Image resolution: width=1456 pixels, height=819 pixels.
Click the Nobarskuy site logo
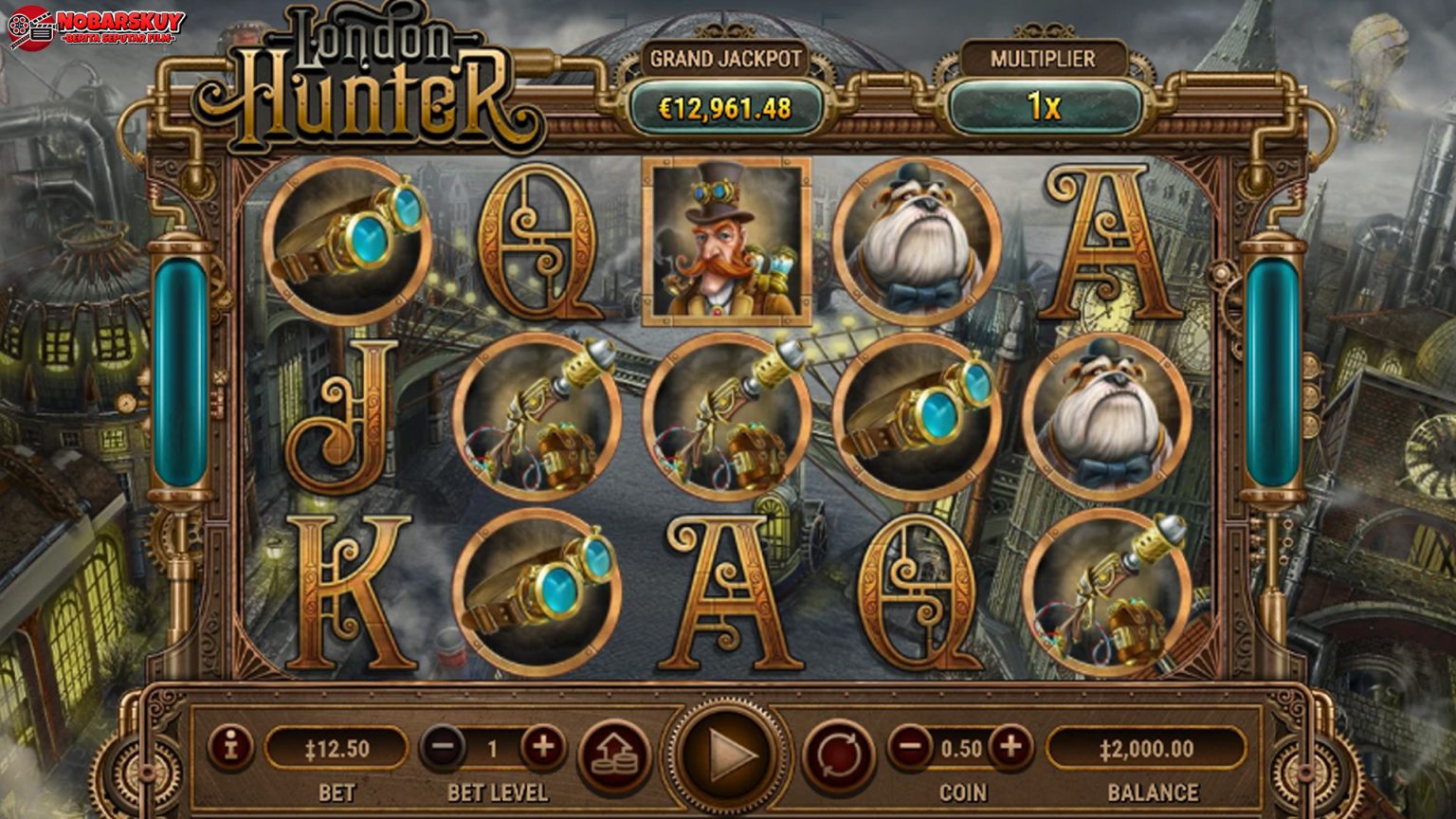[96, 27]
